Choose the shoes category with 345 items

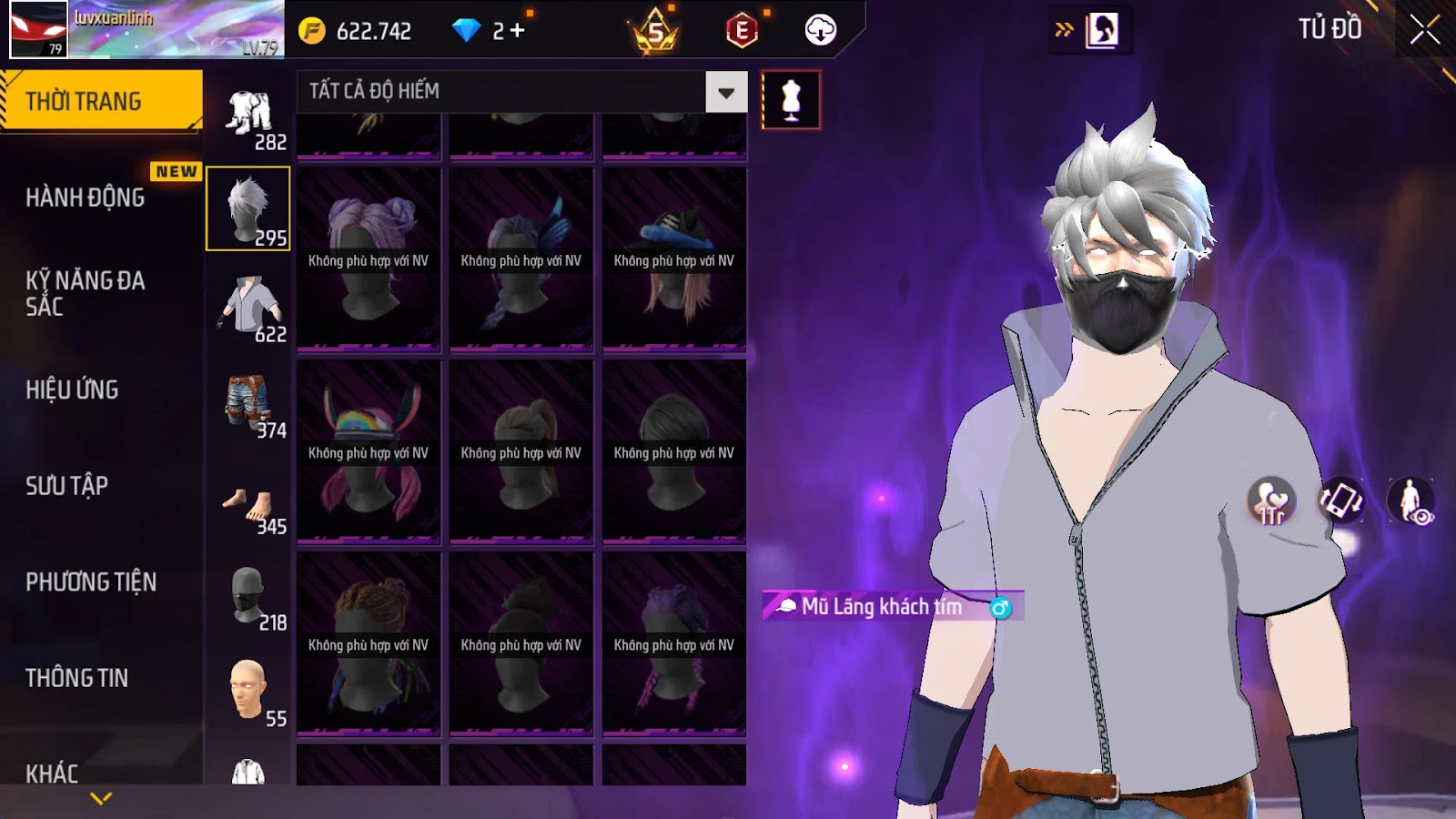[x=248, y=506]
